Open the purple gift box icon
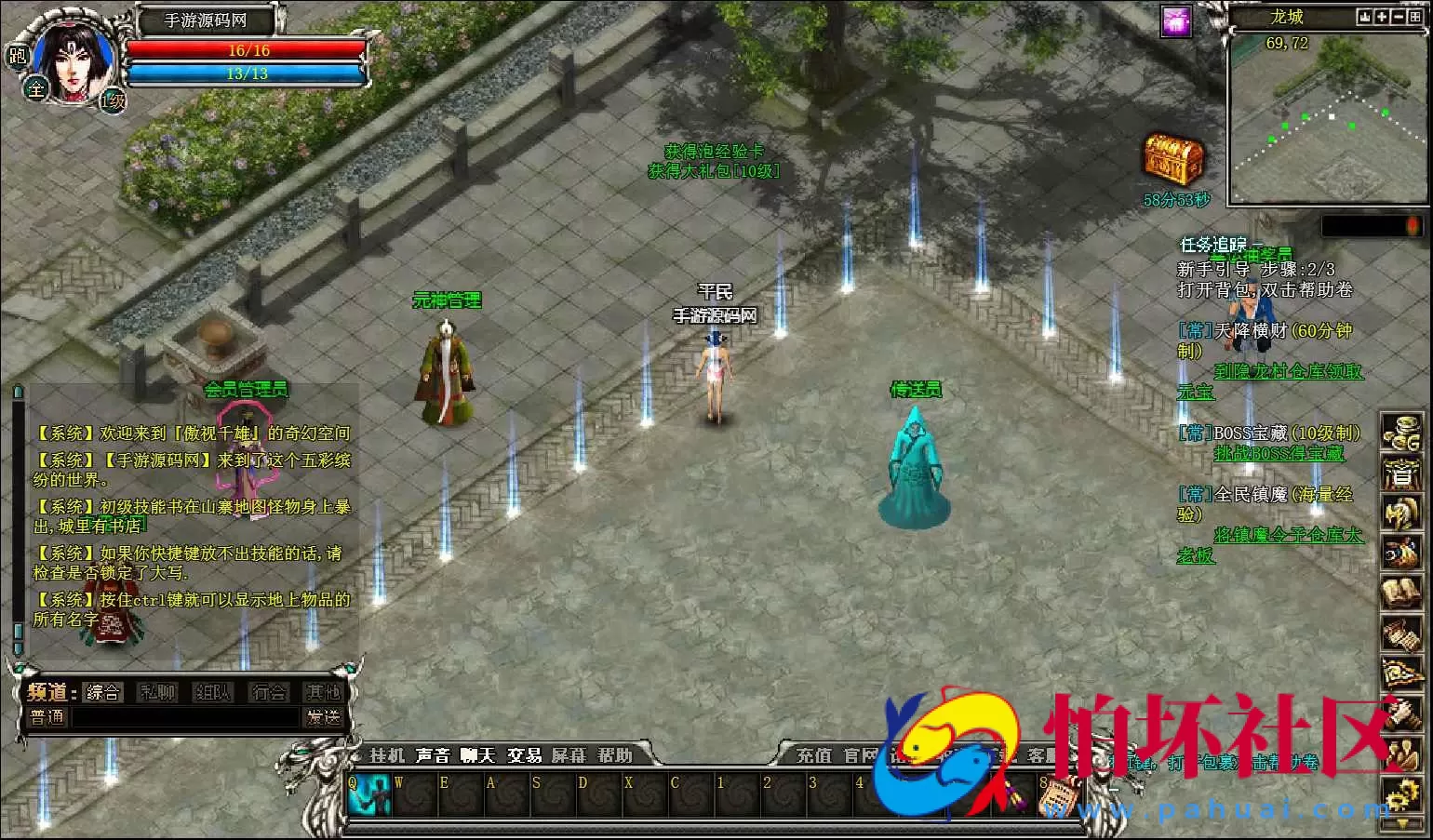This screenshot has height=840, width=1433. pos(1177,21)
